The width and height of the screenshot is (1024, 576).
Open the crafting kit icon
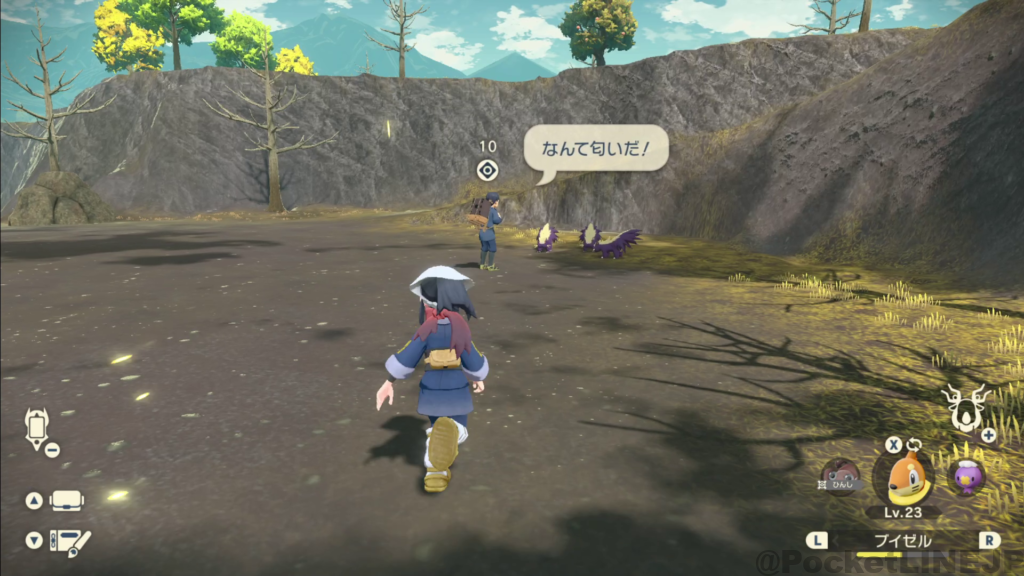click(x=68, y=541)
